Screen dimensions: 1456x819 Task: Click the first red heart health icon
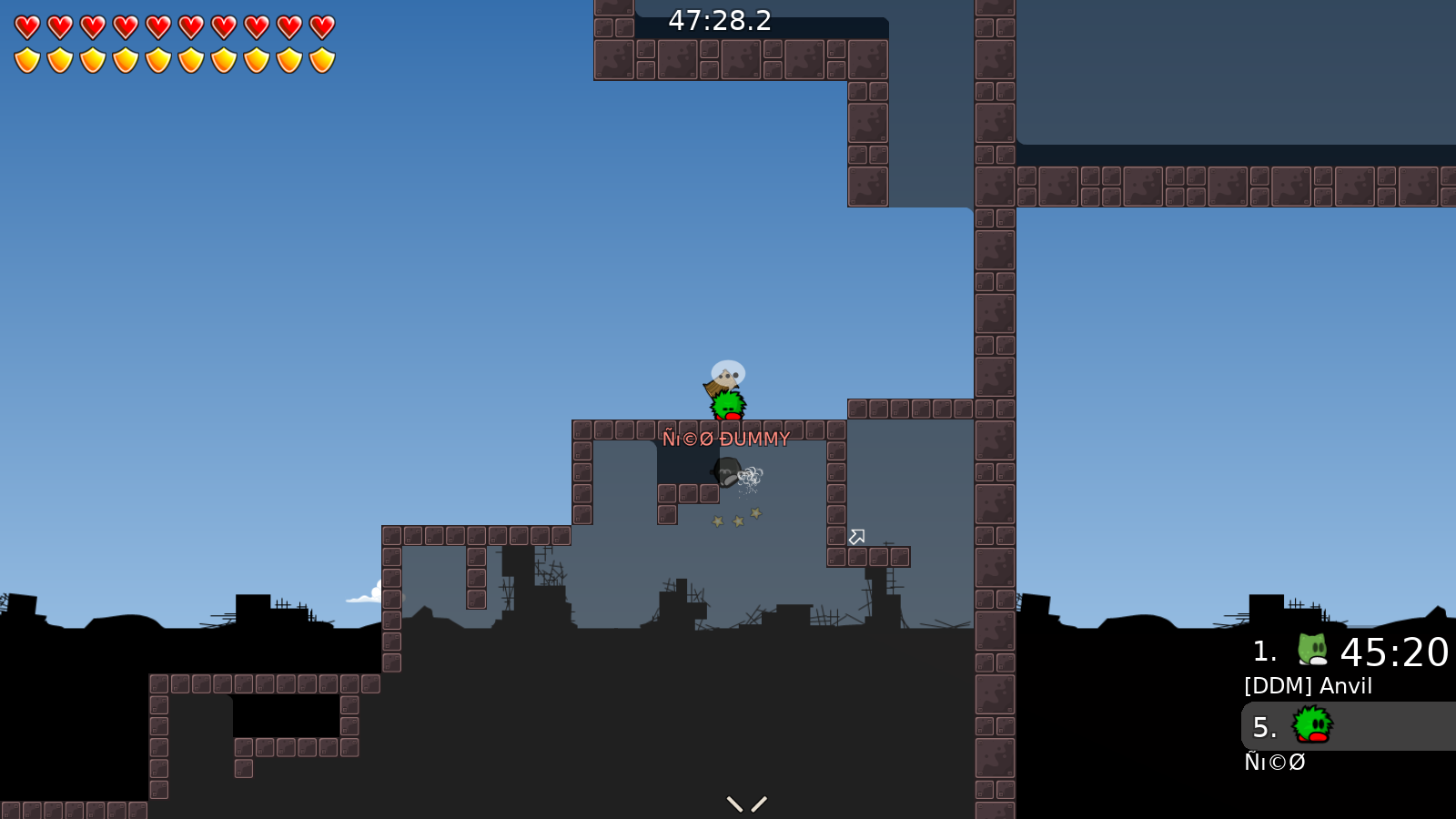point(26,26)
